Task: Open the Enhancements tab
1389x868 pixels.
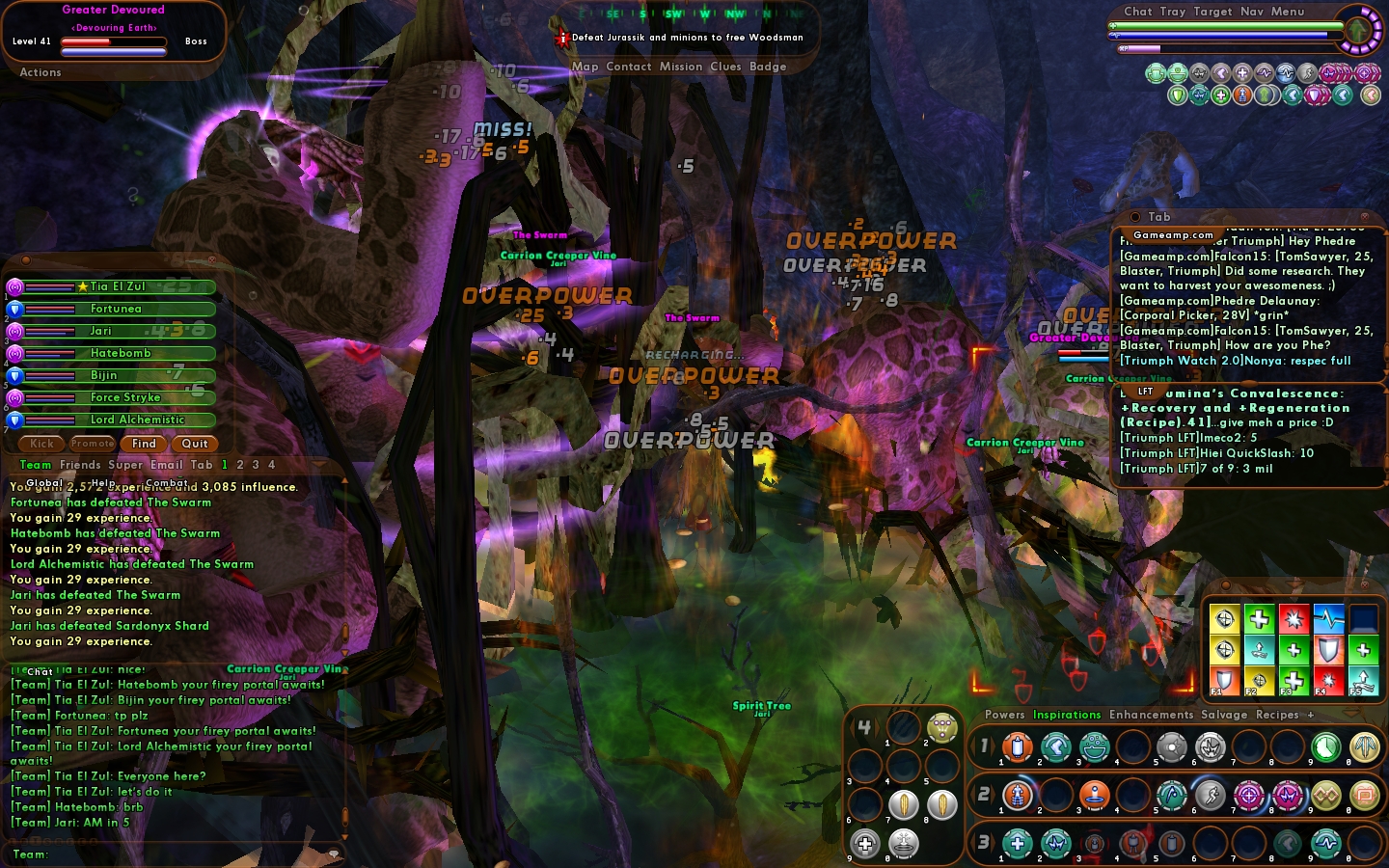Action: point(1151,715)
